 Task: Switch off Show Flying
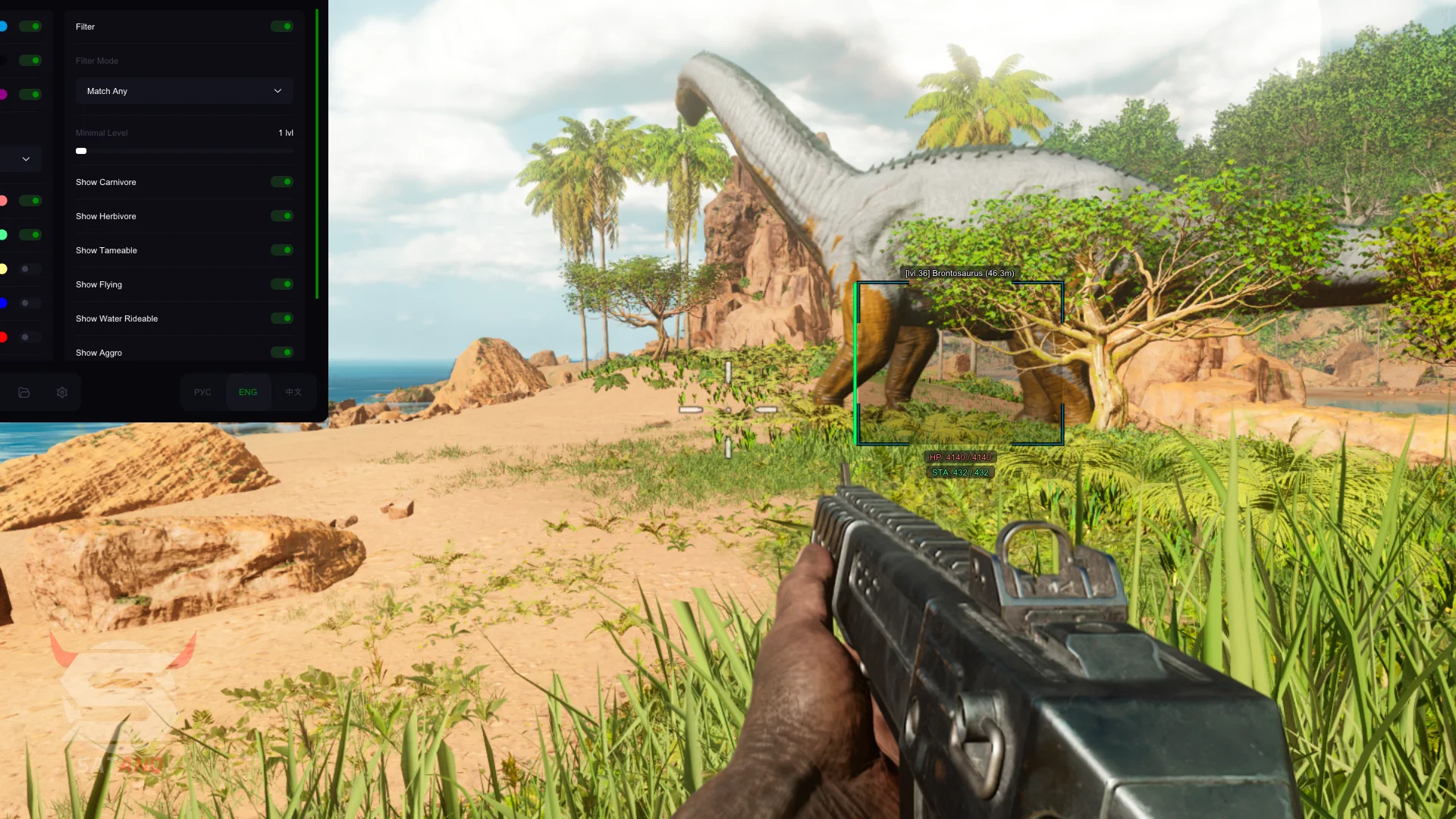282,284
